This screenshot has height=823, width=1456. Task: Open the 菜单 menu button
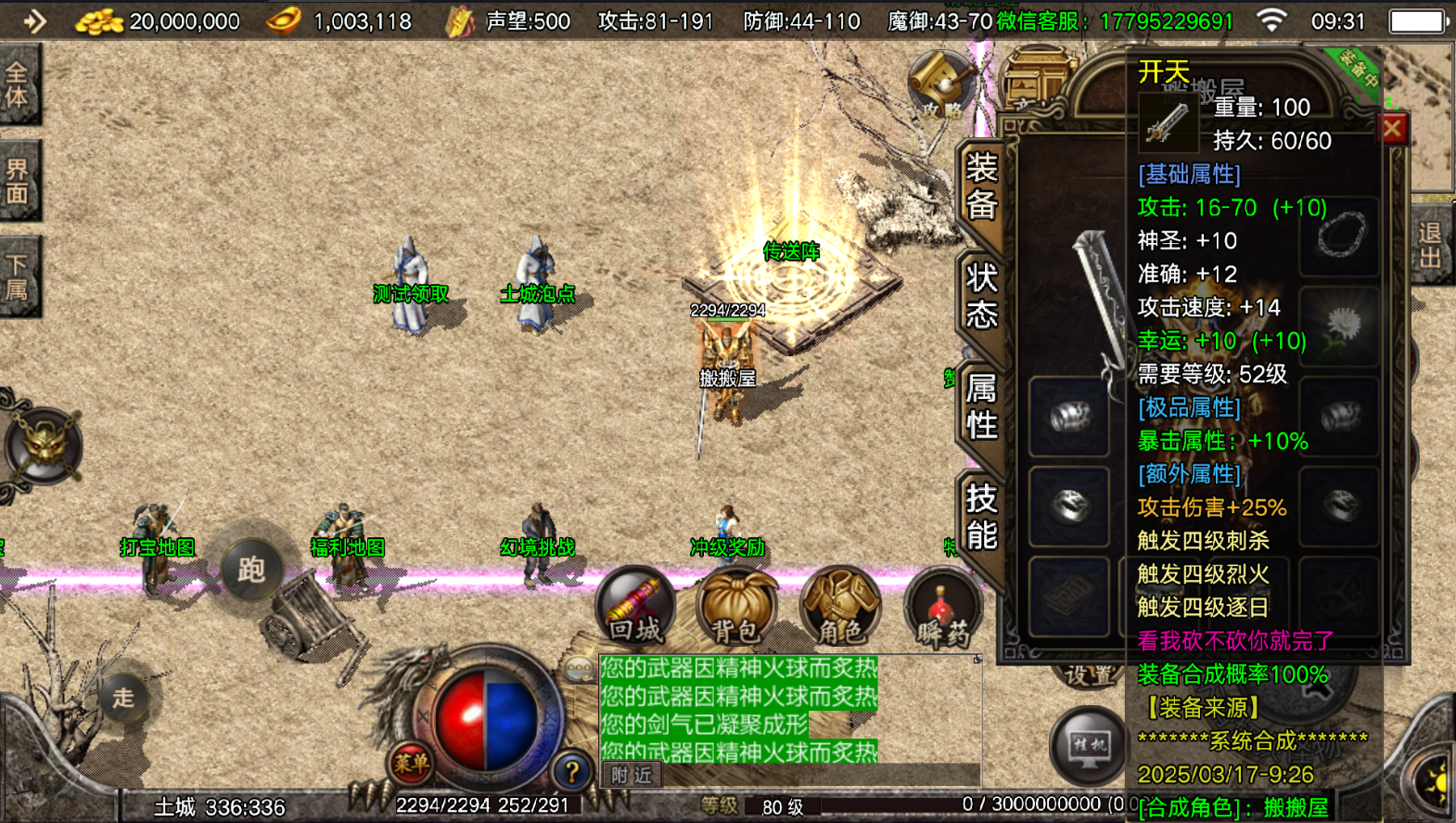point(411,763)
